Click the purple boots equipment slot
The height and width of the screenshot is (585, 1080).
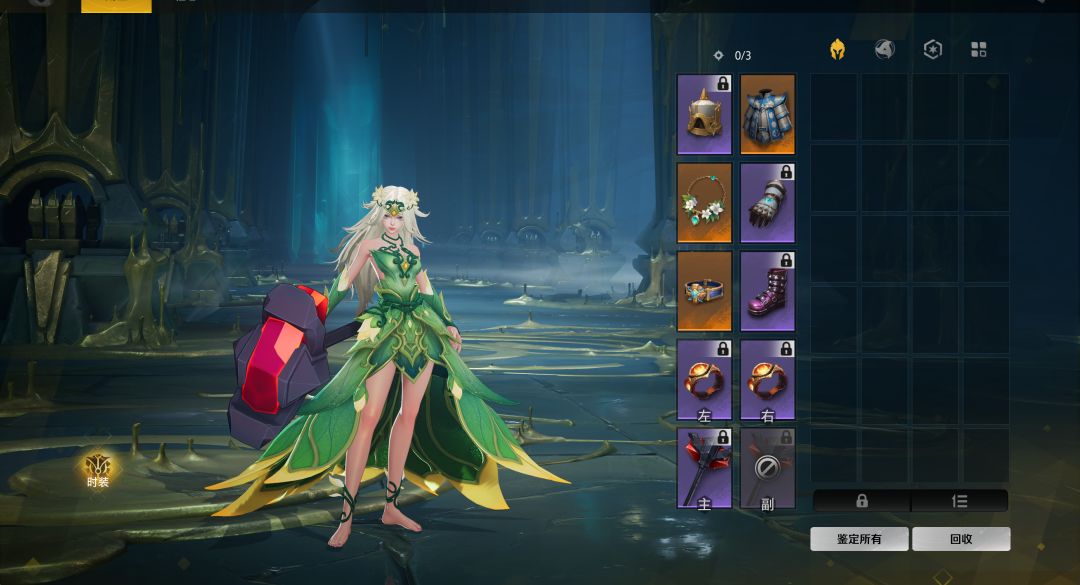(767, 291)
